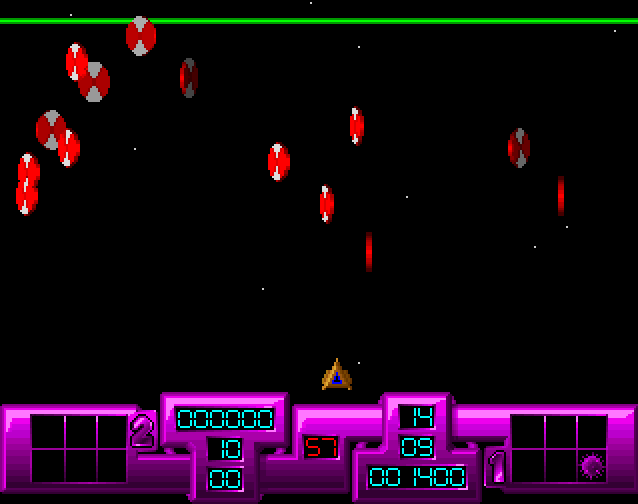Click the player 2 number badge

click(x=143, y=431)
